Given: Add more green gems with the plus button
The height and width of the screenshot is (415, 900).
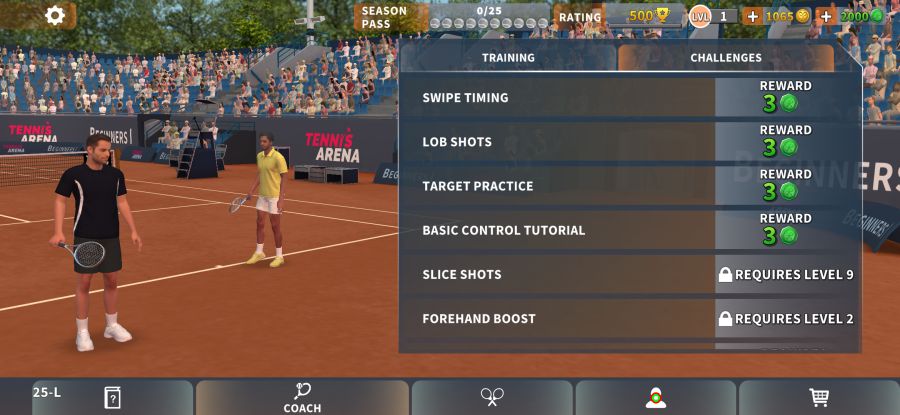Looking at the screenshot, I should click(x=826, y=16).
